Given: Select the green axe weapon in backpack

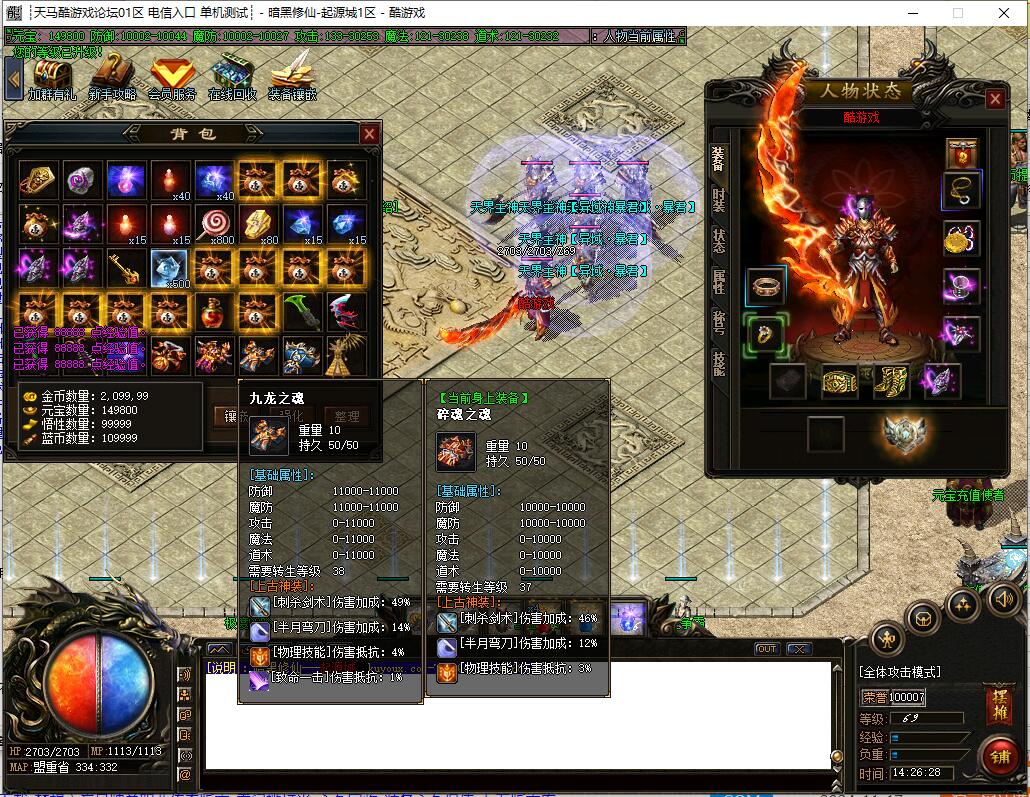Looking at the screenshot, I should 301,311.
